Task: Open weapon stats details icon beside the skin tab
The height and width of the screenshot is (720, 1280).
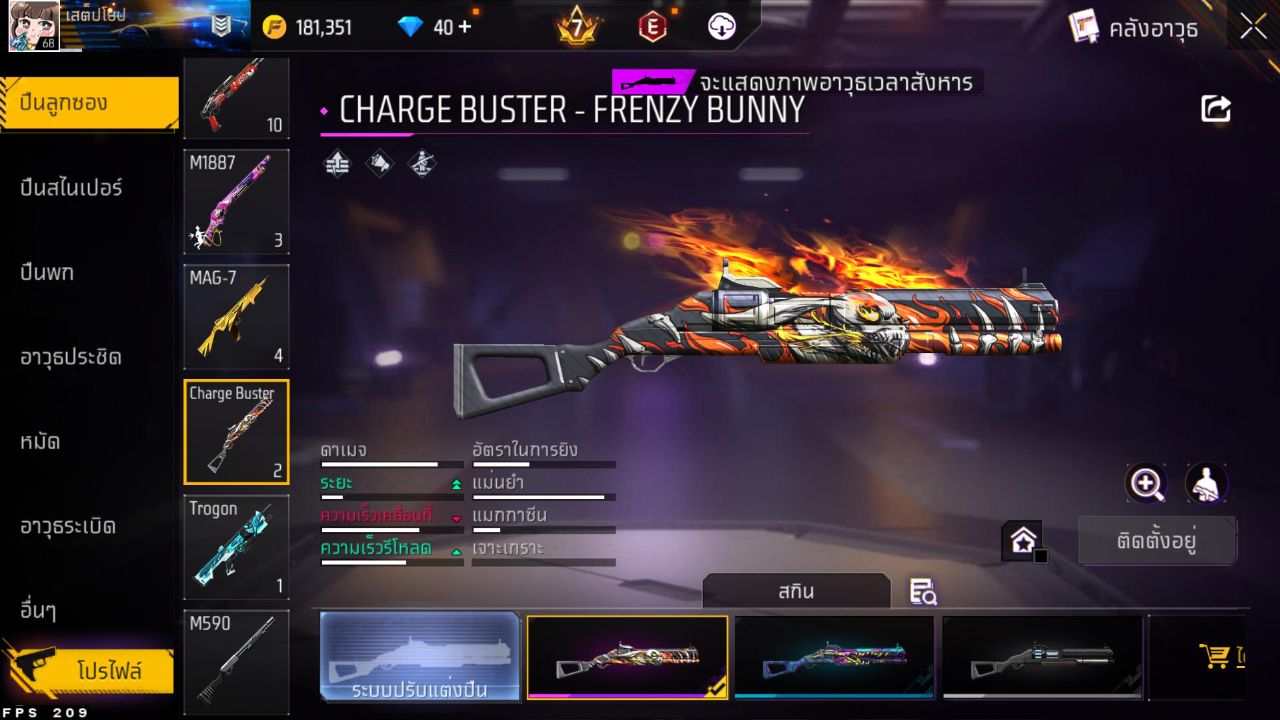Action: [x=922, y=593]
